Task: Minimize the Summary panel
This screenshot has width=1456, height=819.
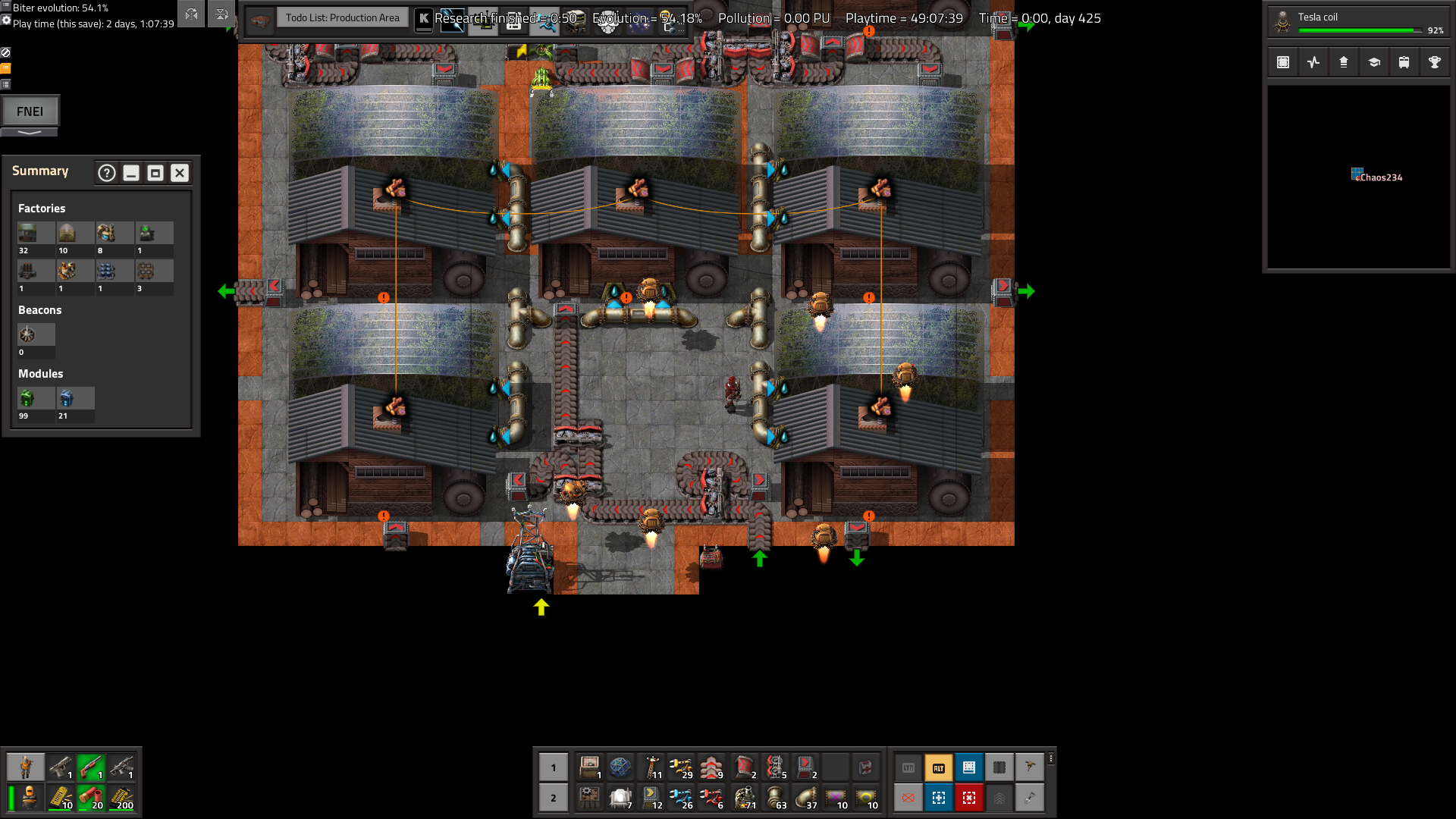Action: coord(131,173)
